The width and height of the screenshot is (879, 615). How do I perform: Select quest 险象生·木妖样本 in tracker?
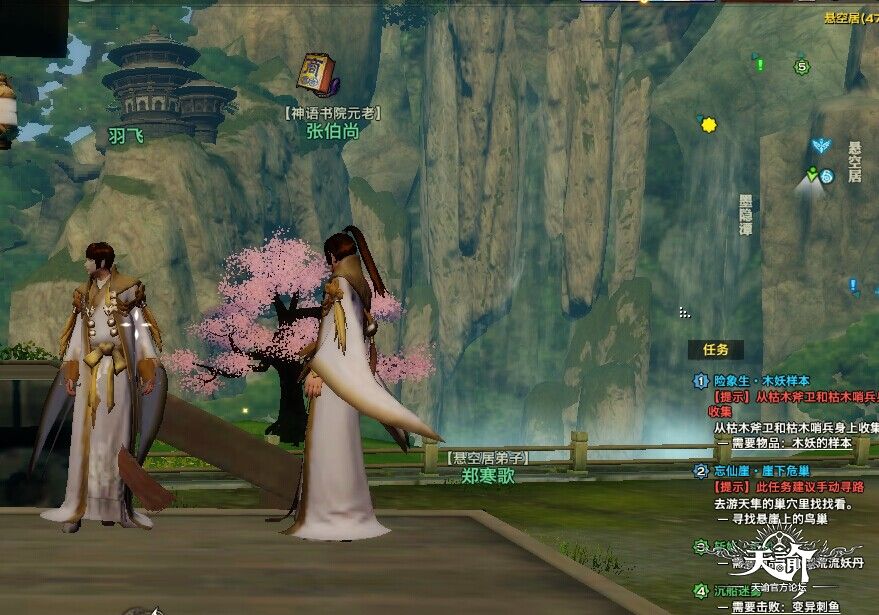coord(761,381)
